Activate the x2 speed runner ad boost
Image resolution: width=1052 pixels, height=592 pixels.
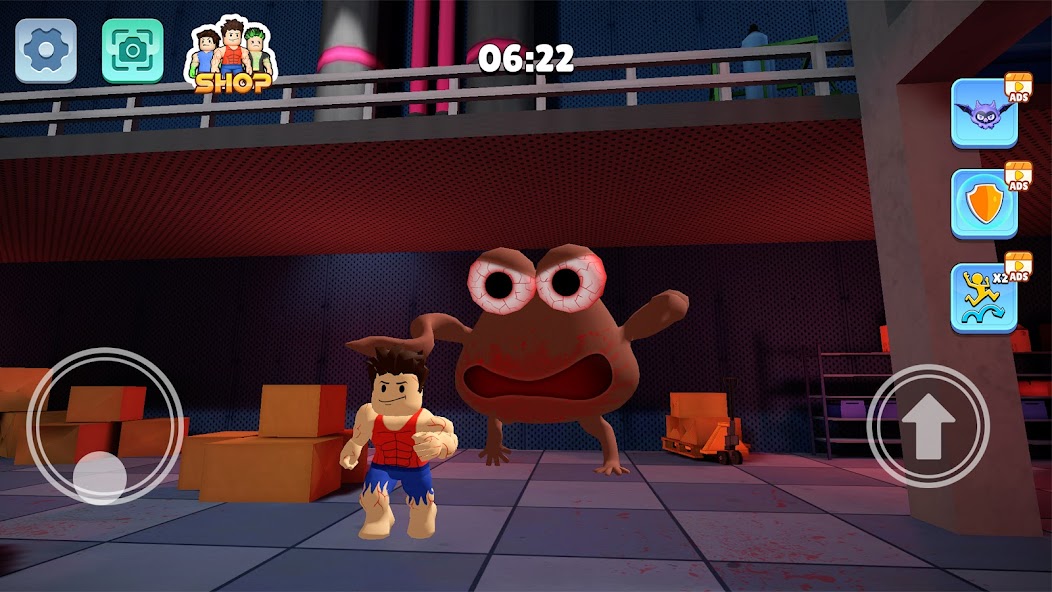(985, 297)
